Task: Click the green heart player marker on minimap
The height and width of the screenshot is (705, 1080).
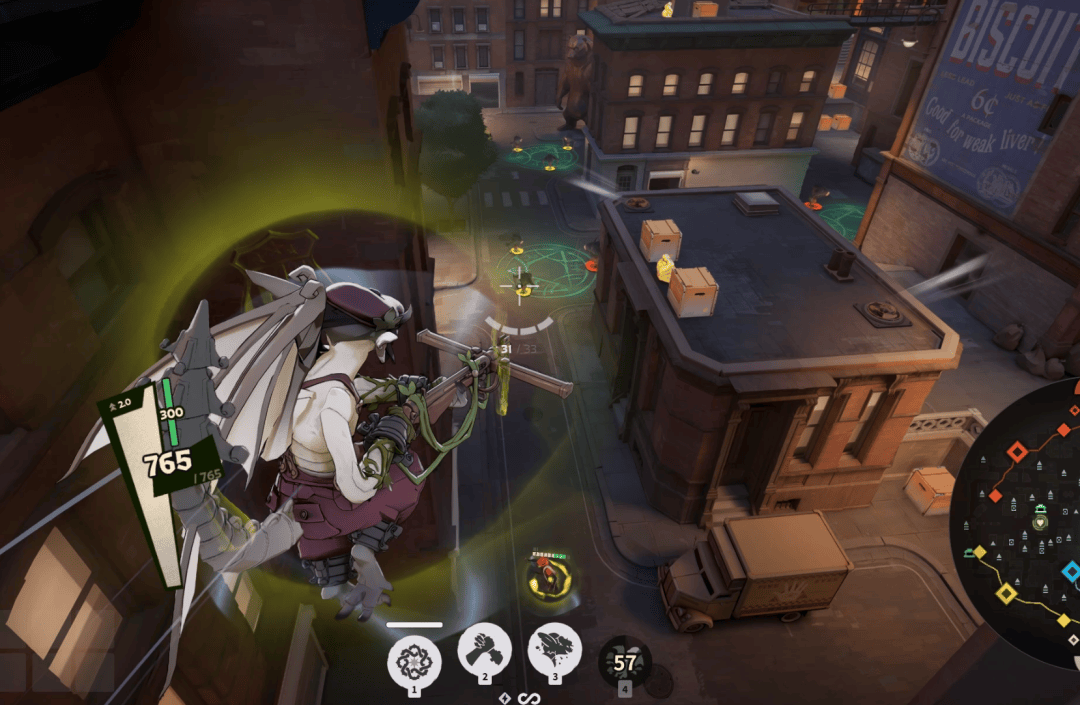Action: tap(1040, 522)
